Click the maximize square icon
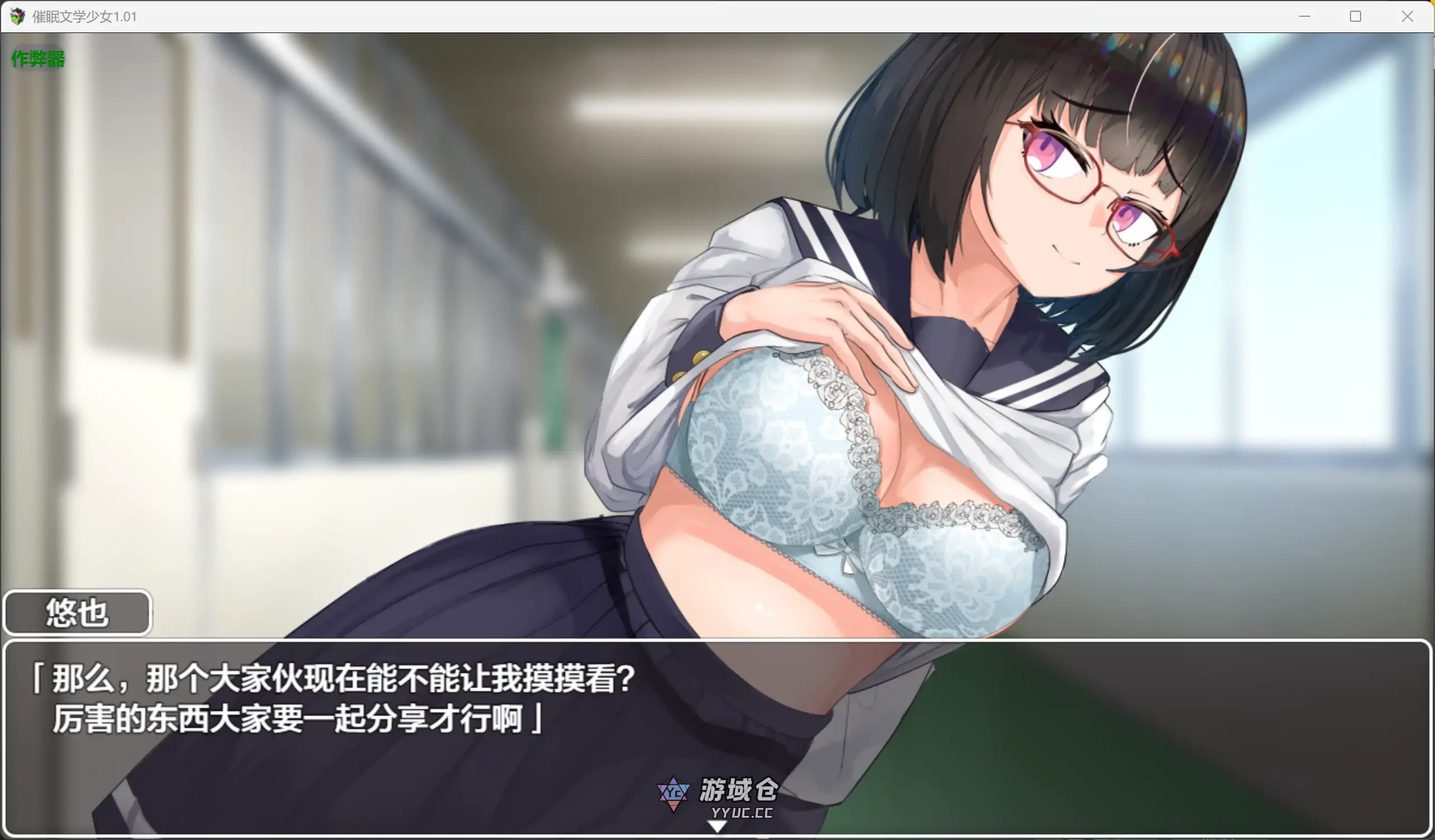This screenshot has height=840, width=1435. (x=1356, y=17)
